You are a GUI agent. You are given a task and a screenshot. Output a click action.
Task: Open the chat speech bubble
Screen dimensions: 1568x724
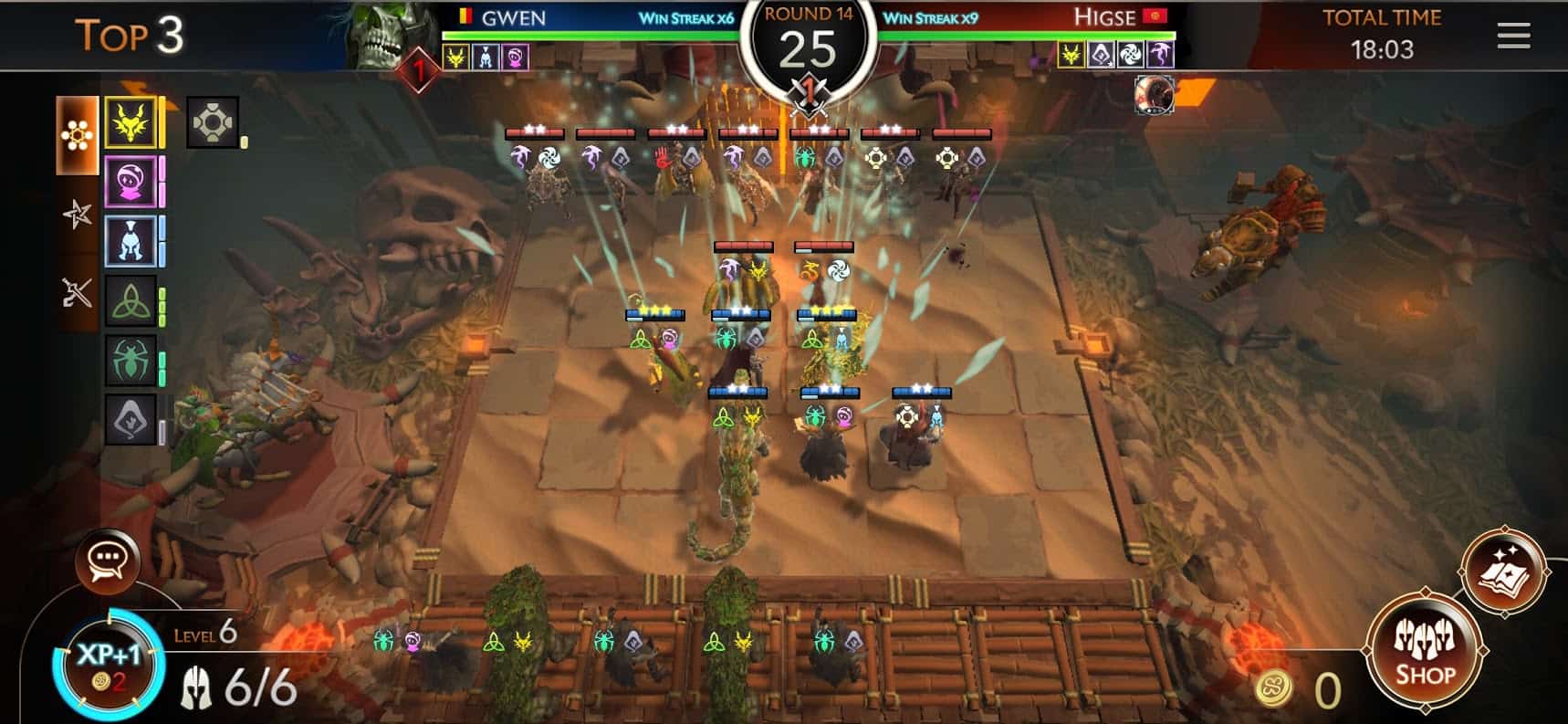109,559
